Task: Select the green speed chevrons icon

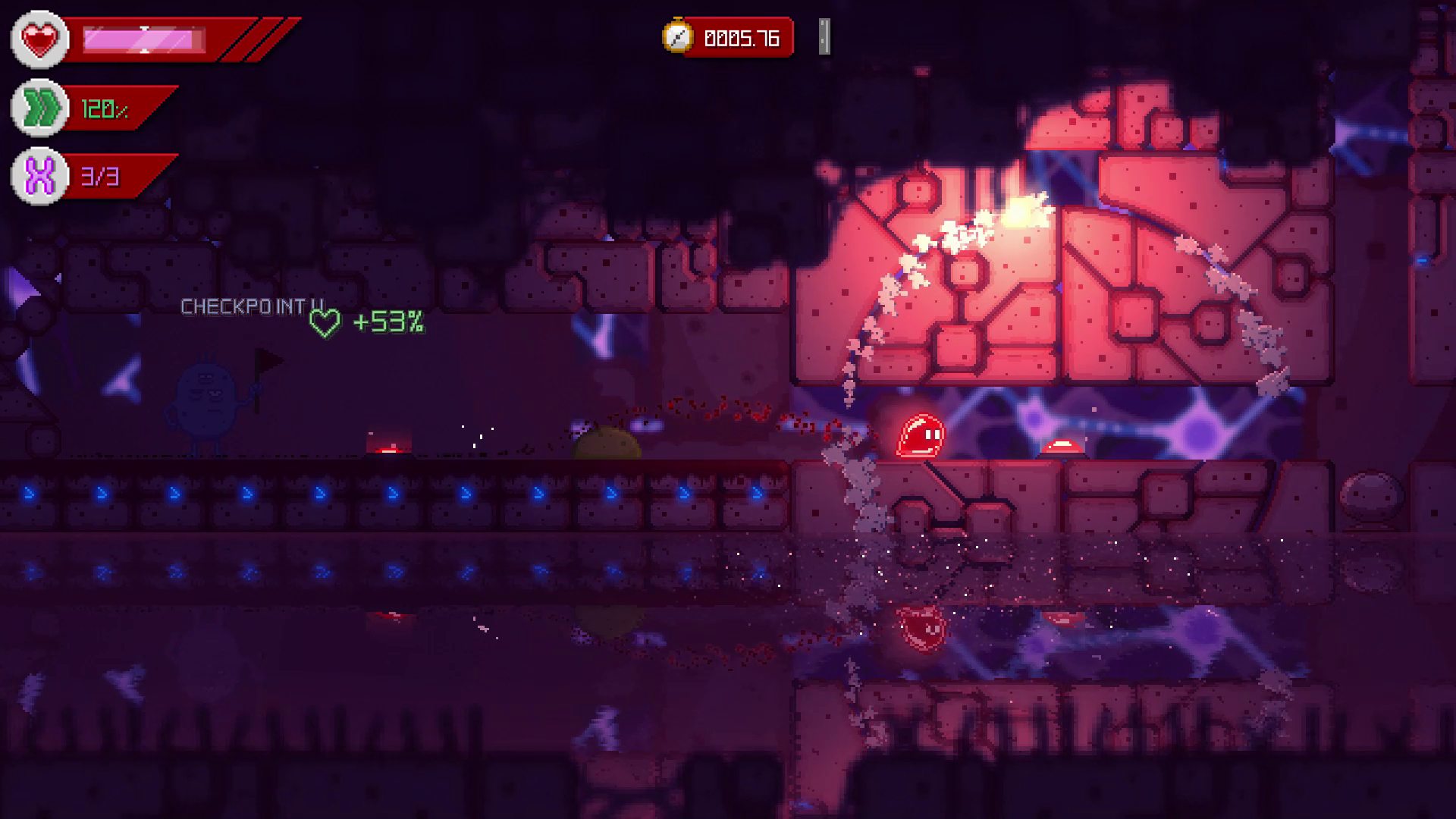Action: click(x=39, y=108)
